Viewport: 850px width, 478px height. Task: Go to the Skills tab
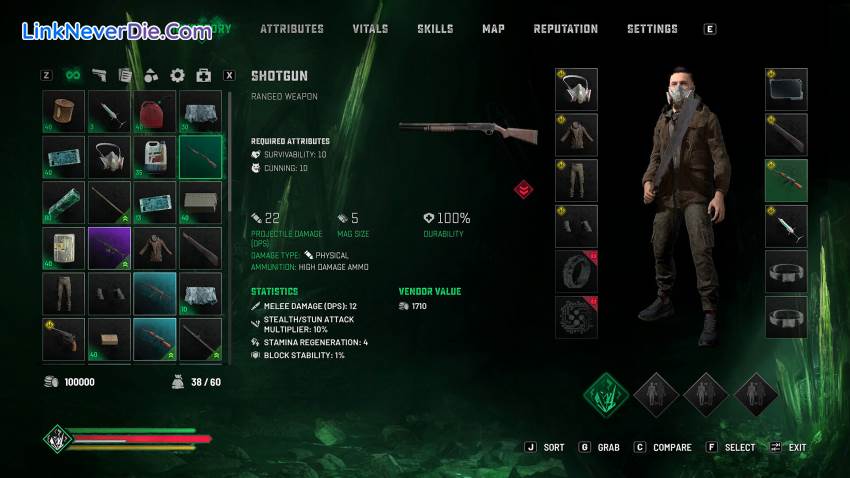(435, 29)
